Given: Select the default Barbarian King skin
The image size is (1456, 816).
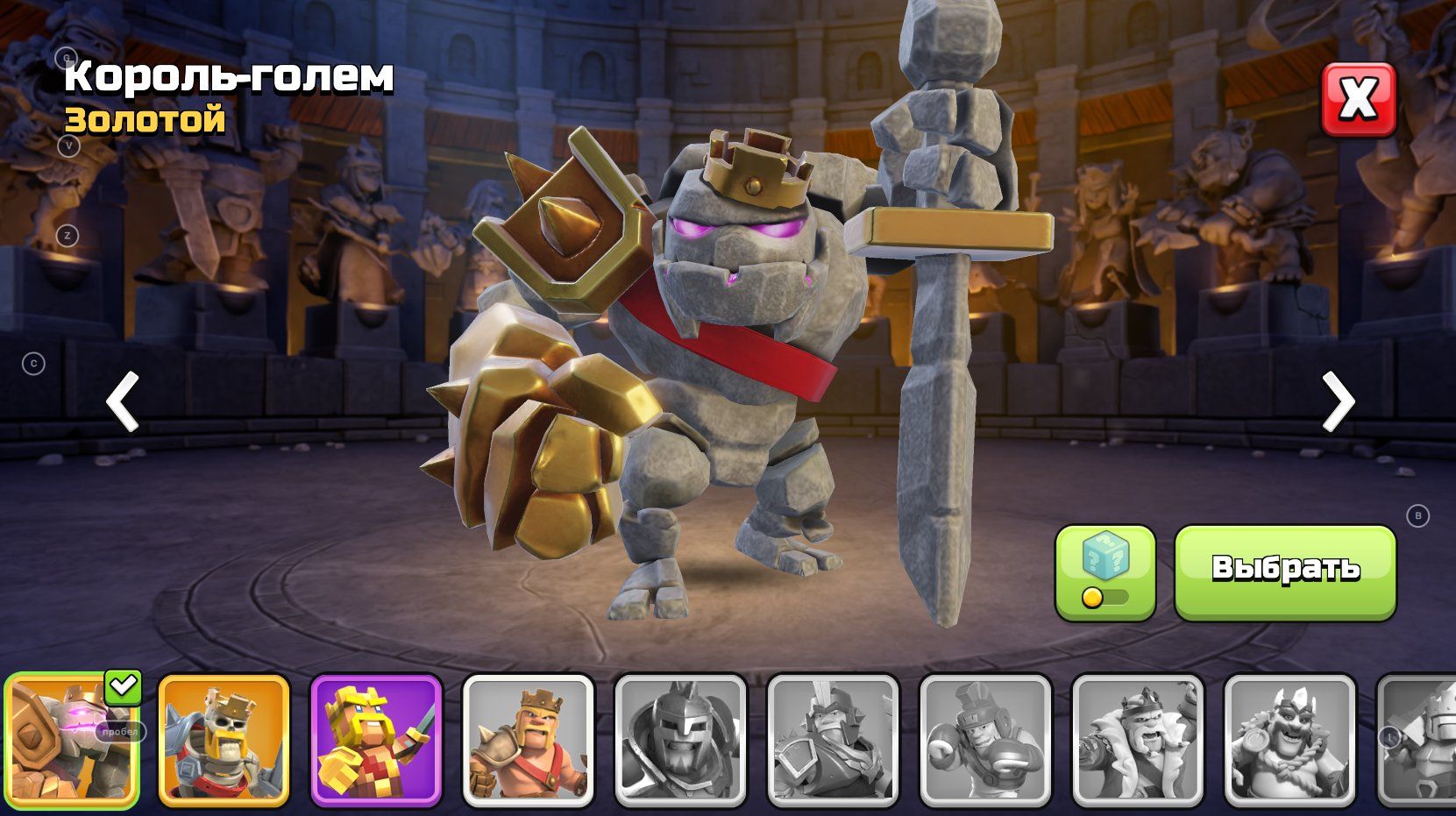Looking at the screenshot, I should (528, 740).
